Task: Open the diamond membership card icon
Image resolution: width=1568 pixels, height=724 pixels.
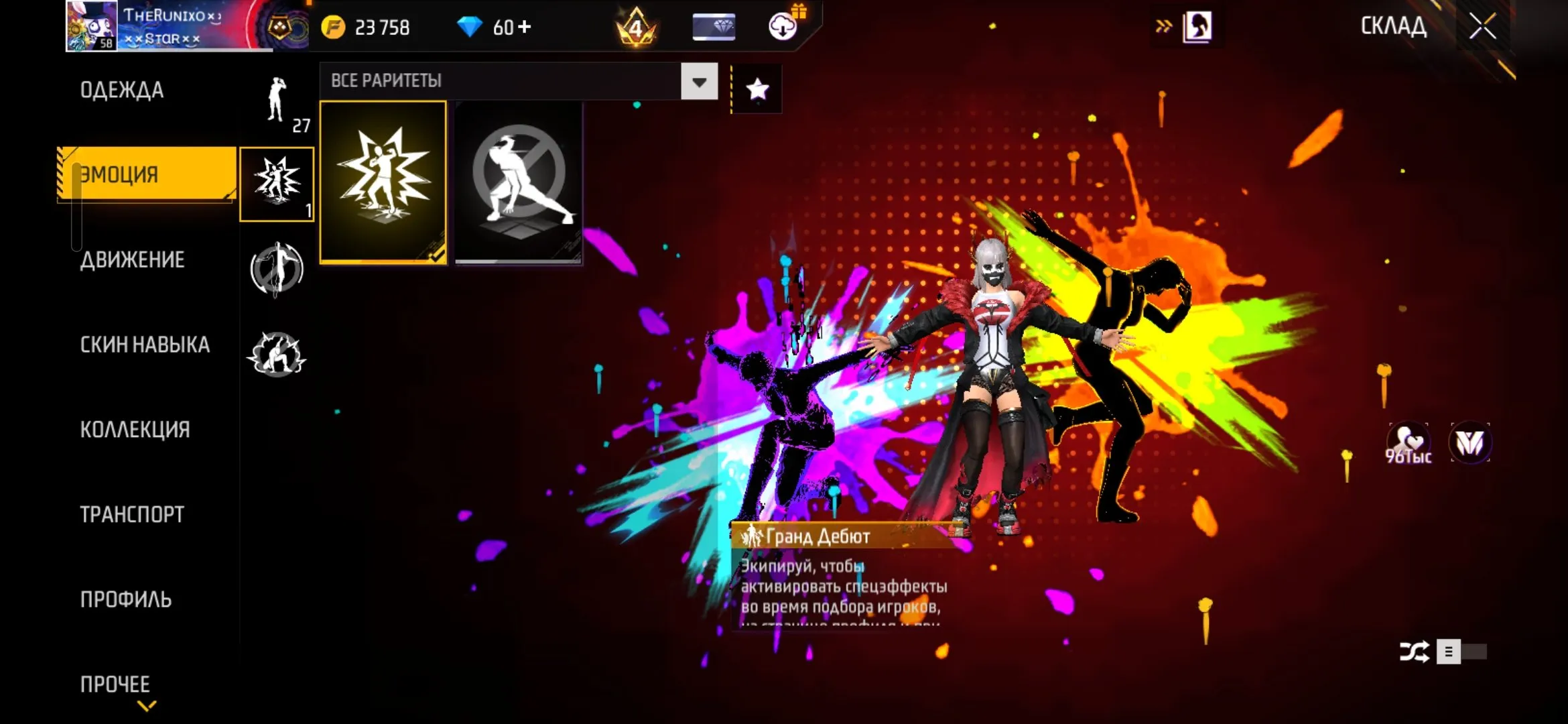Action: point(714,27)
